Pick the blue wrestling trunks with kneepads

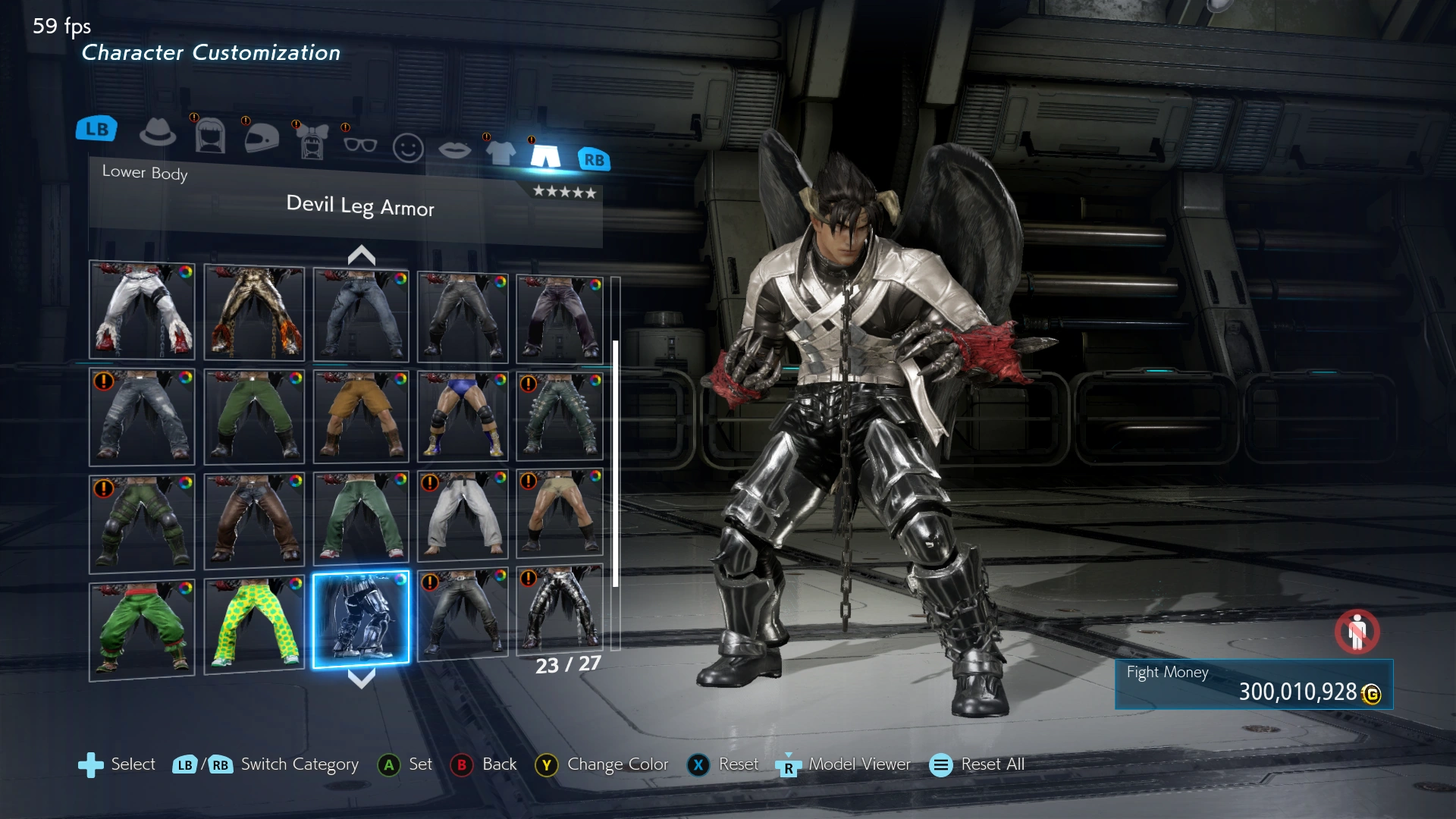pos(463,416)
